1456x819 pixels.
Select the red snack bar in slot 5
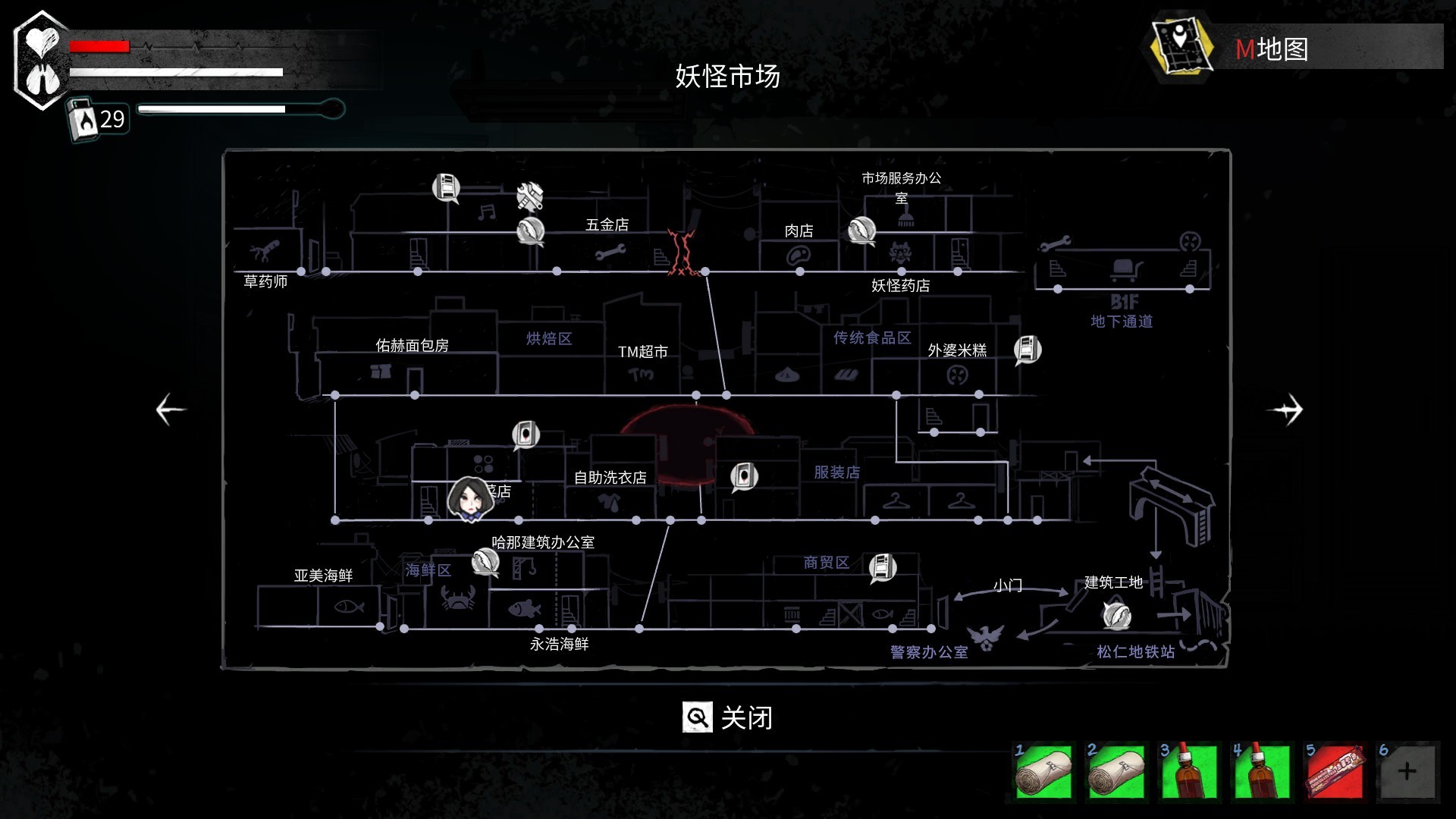coord(1334,772)
